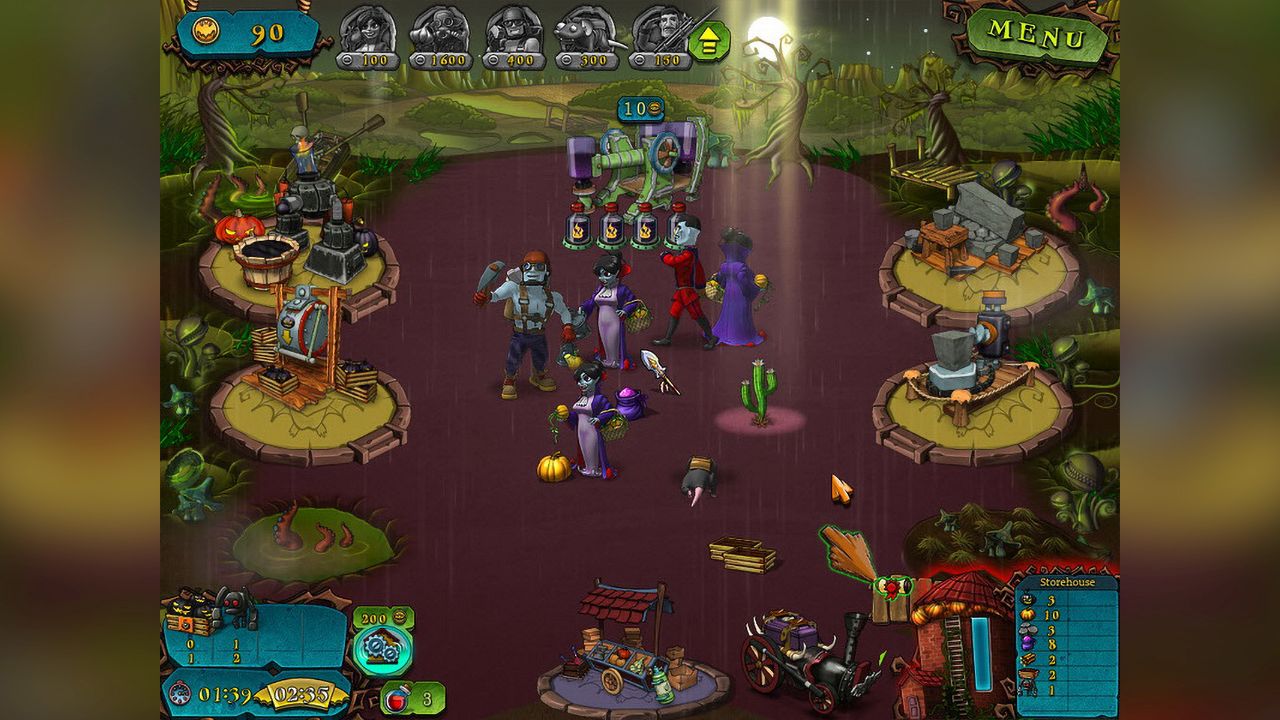This screenshot has width=1280, height=720.
Task: Click the pumpkin row in the Storehouse panel
Action: pos(1040,615)
